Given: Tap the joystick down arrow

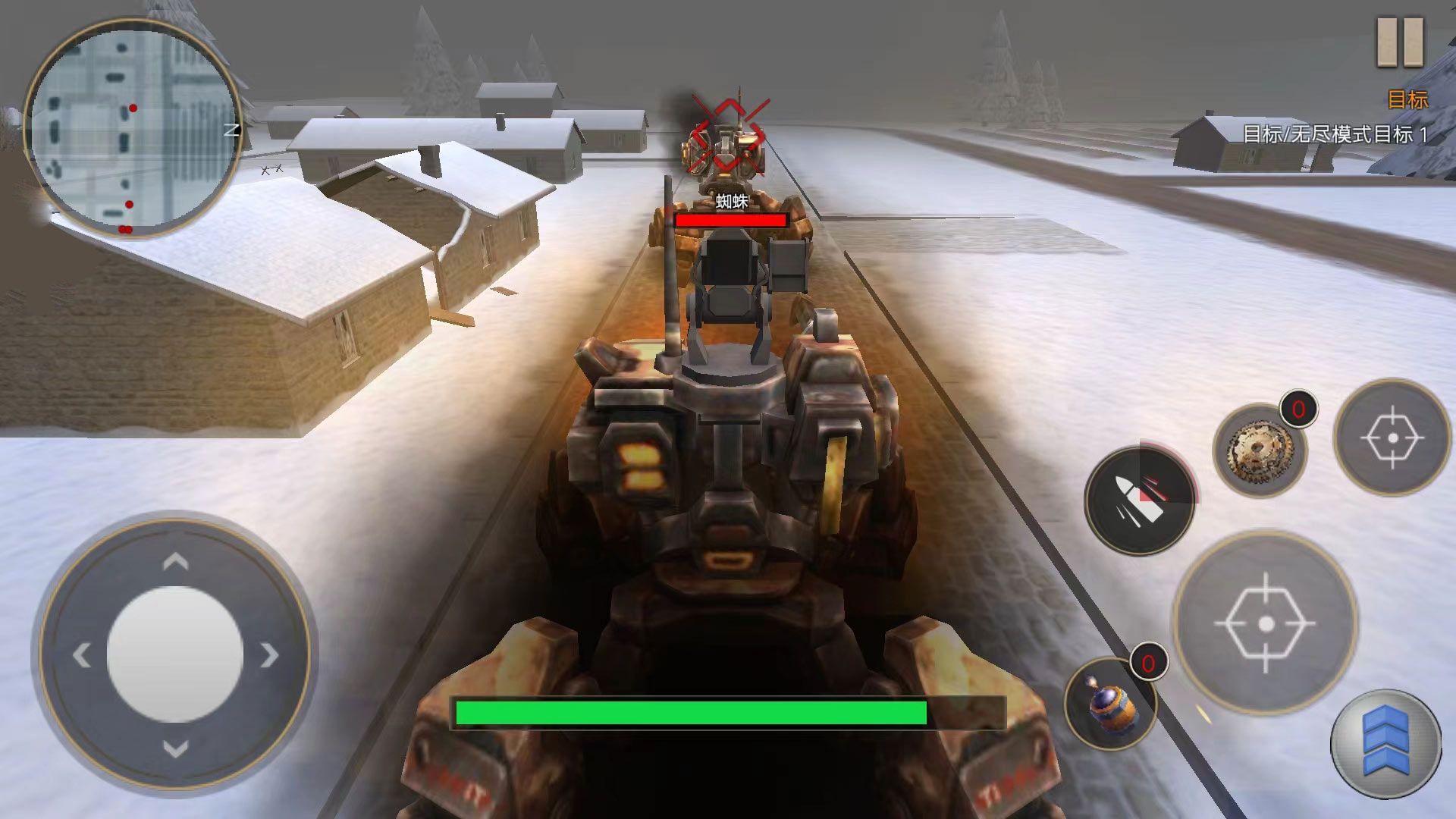Looking at the screenshot, I should pos(176,749).
